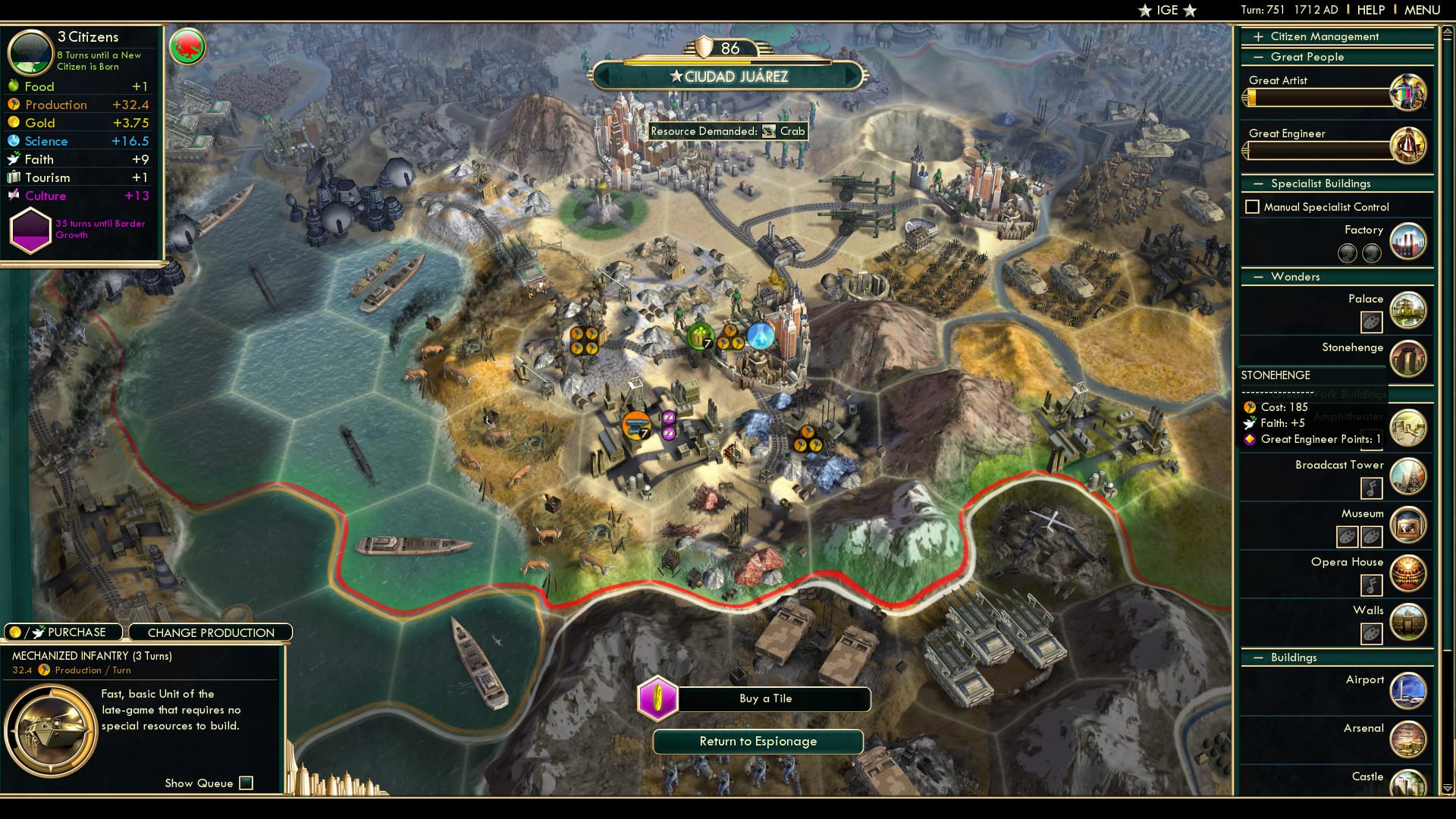The height and width of the screenshot is (819, 1456).
Task: Select the Mechanized Infantry production portrait
Action: tap(52, 732)
